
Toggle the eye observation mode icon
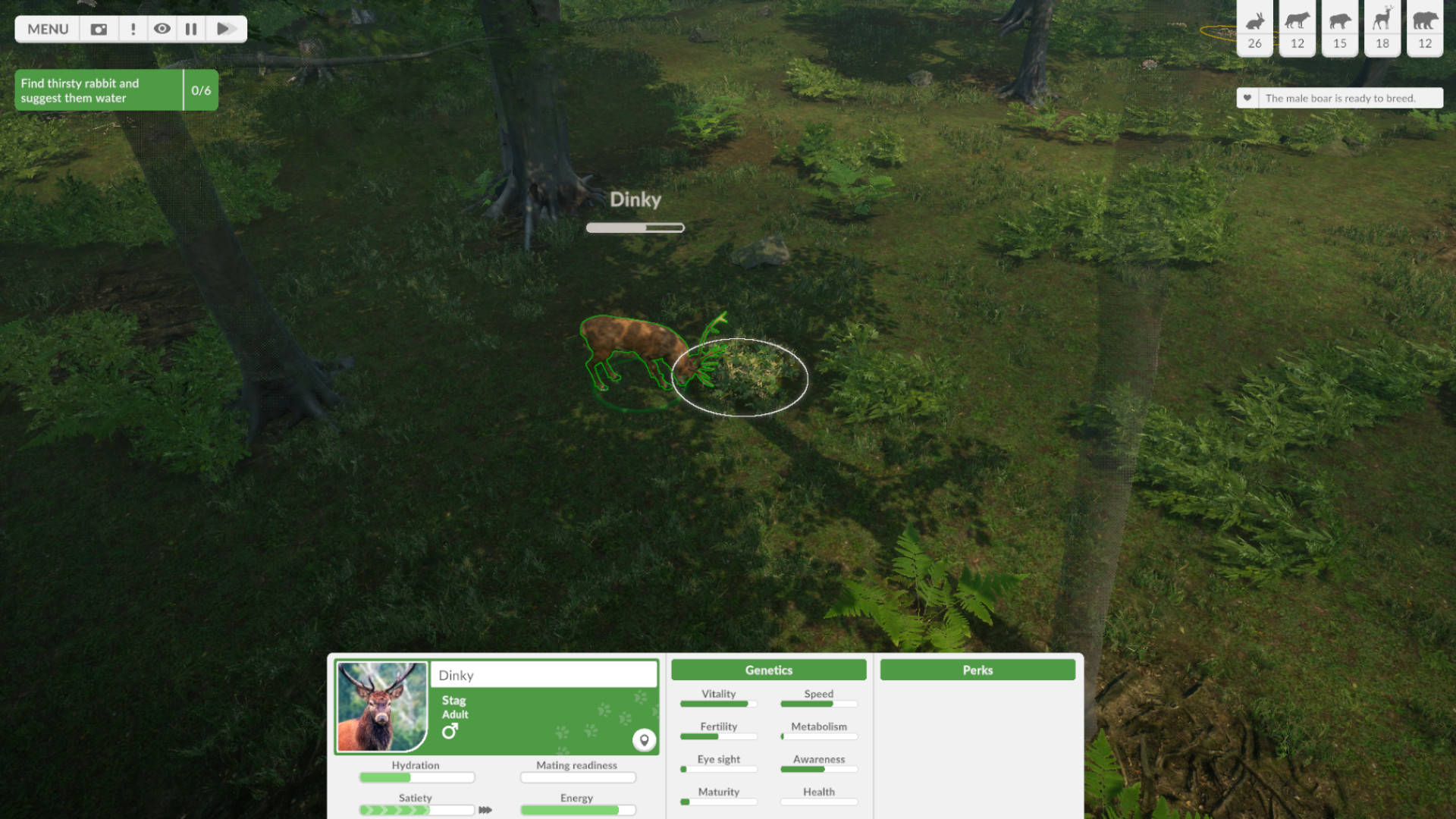[162, 29]
